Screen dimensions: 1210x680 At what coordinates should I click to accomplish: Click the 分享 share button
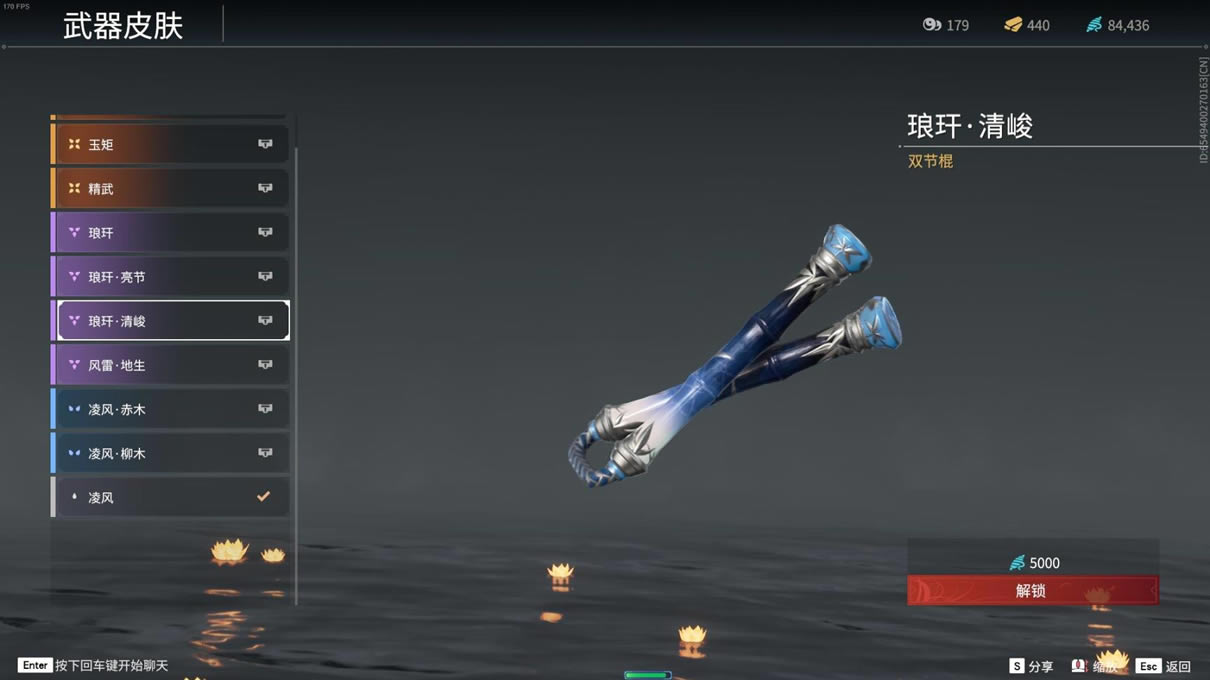pos(1031,666)
